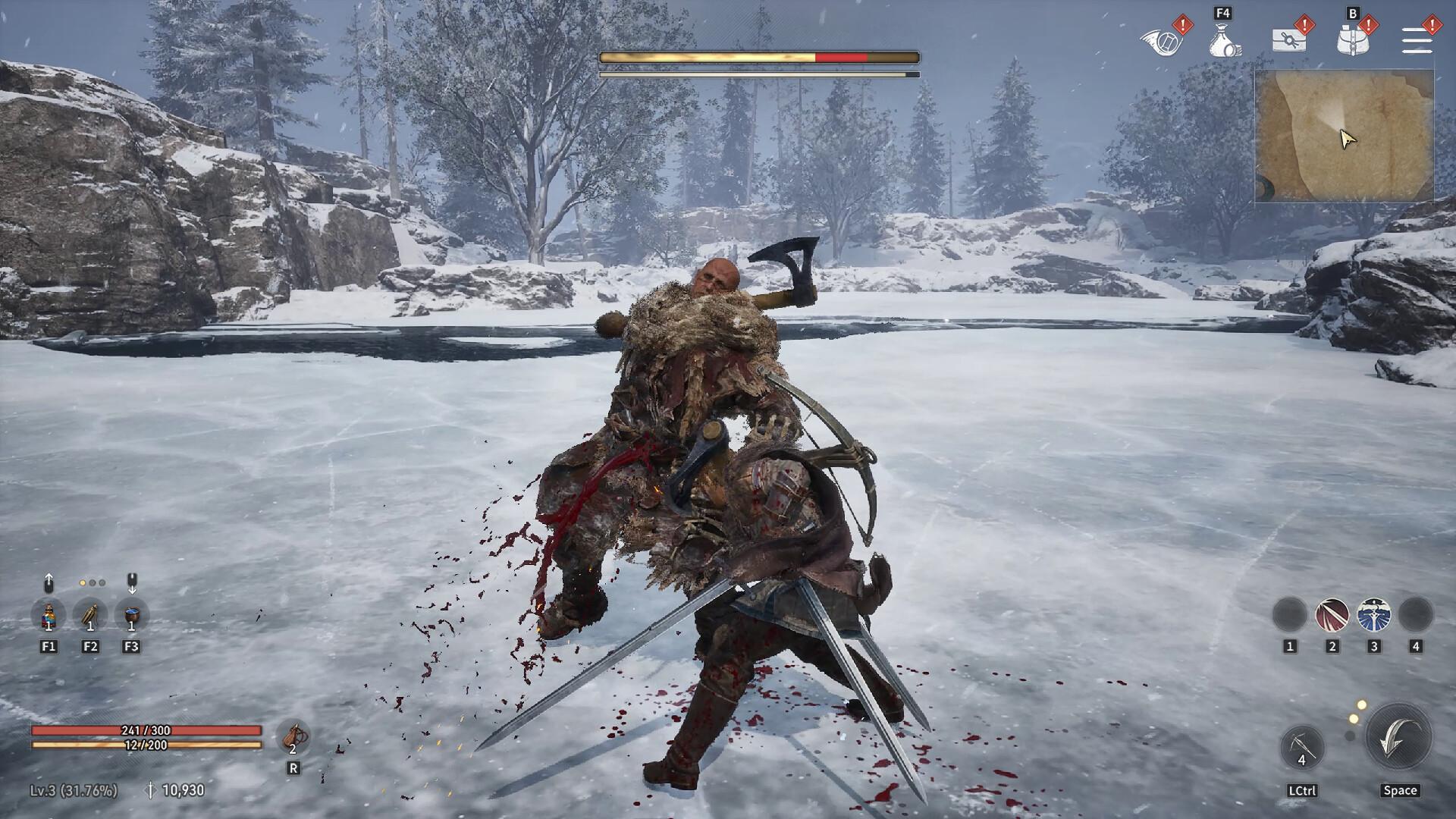The width and height of the screenshot is (1456, 819).
Task: Trigger the dodge arrow ability
Action: (1398, 737)
